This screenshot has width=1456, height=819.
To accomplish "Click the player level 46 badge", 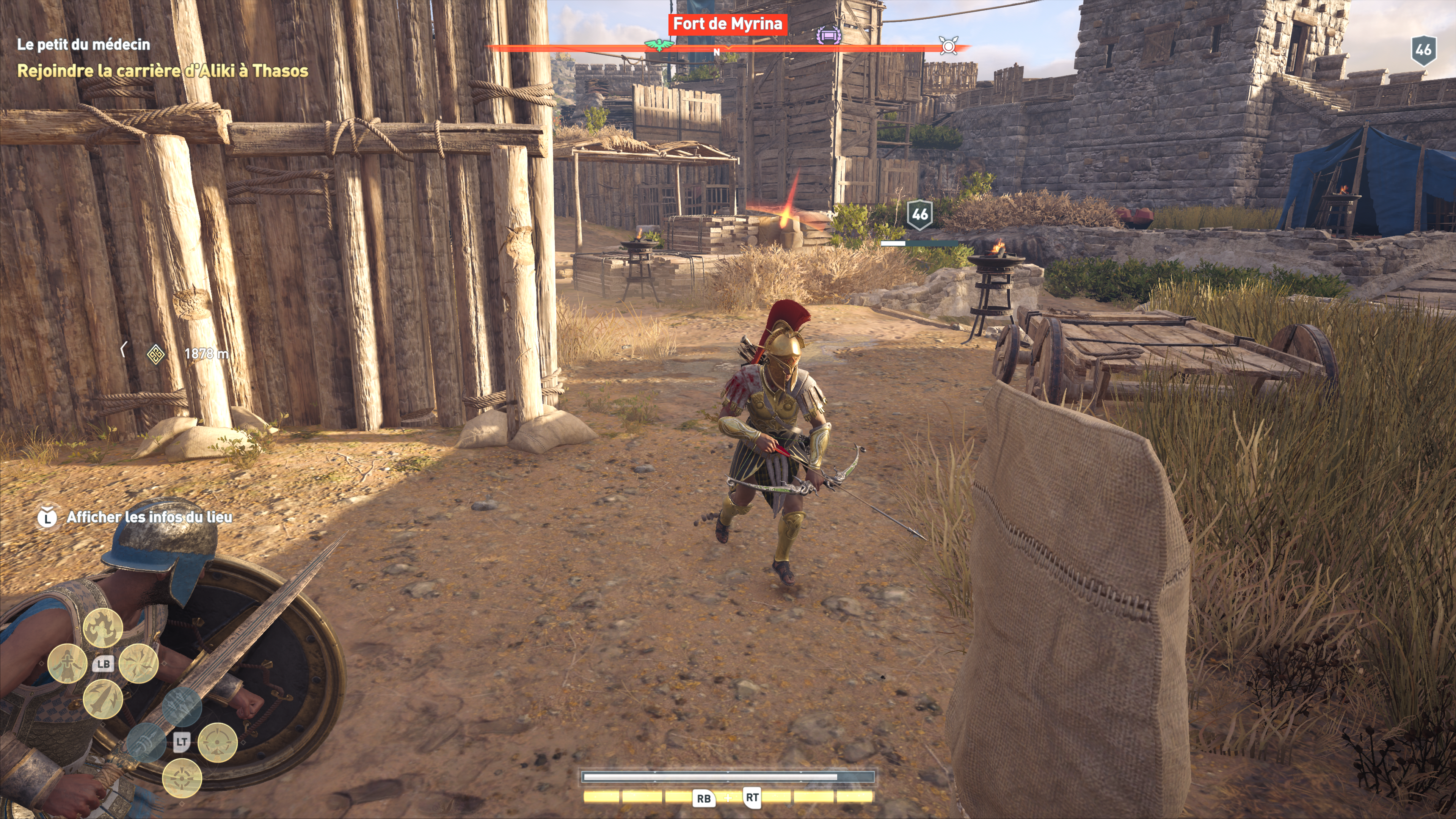I will coord(1423,50).
